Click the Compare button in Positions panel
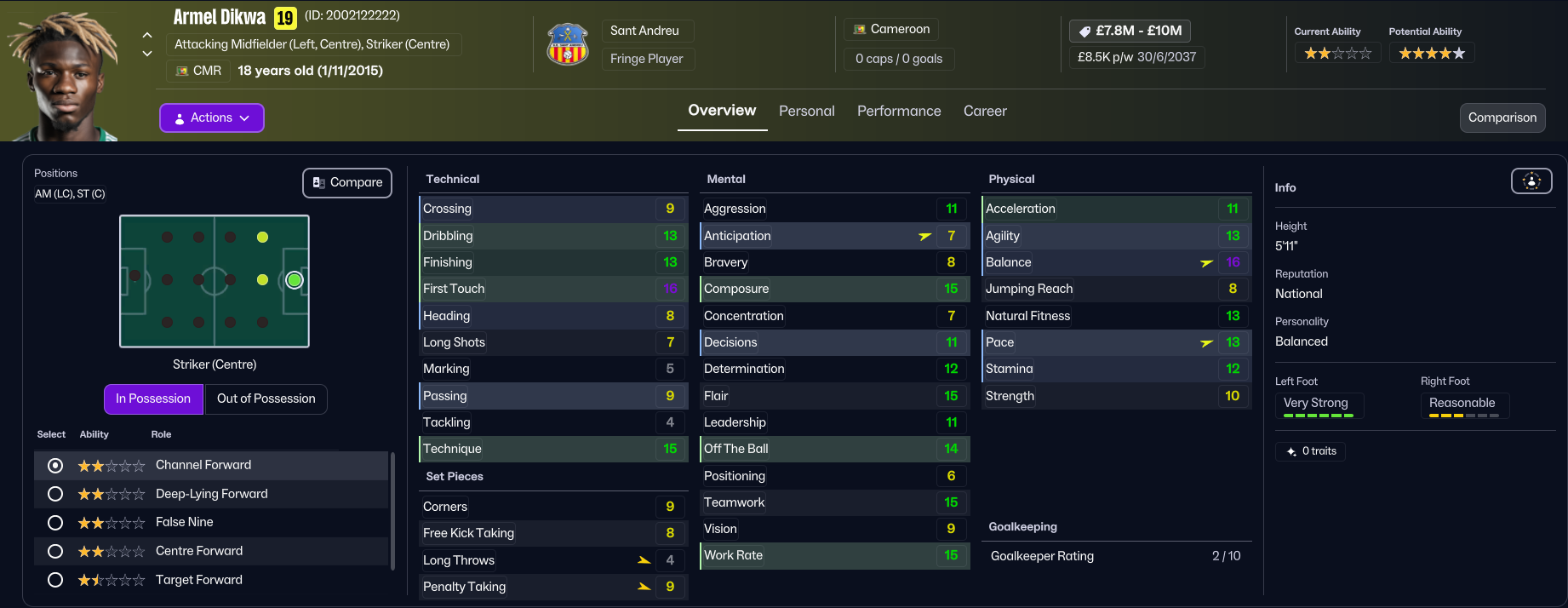Screen dimensions: 1568x608 [347, 182]
